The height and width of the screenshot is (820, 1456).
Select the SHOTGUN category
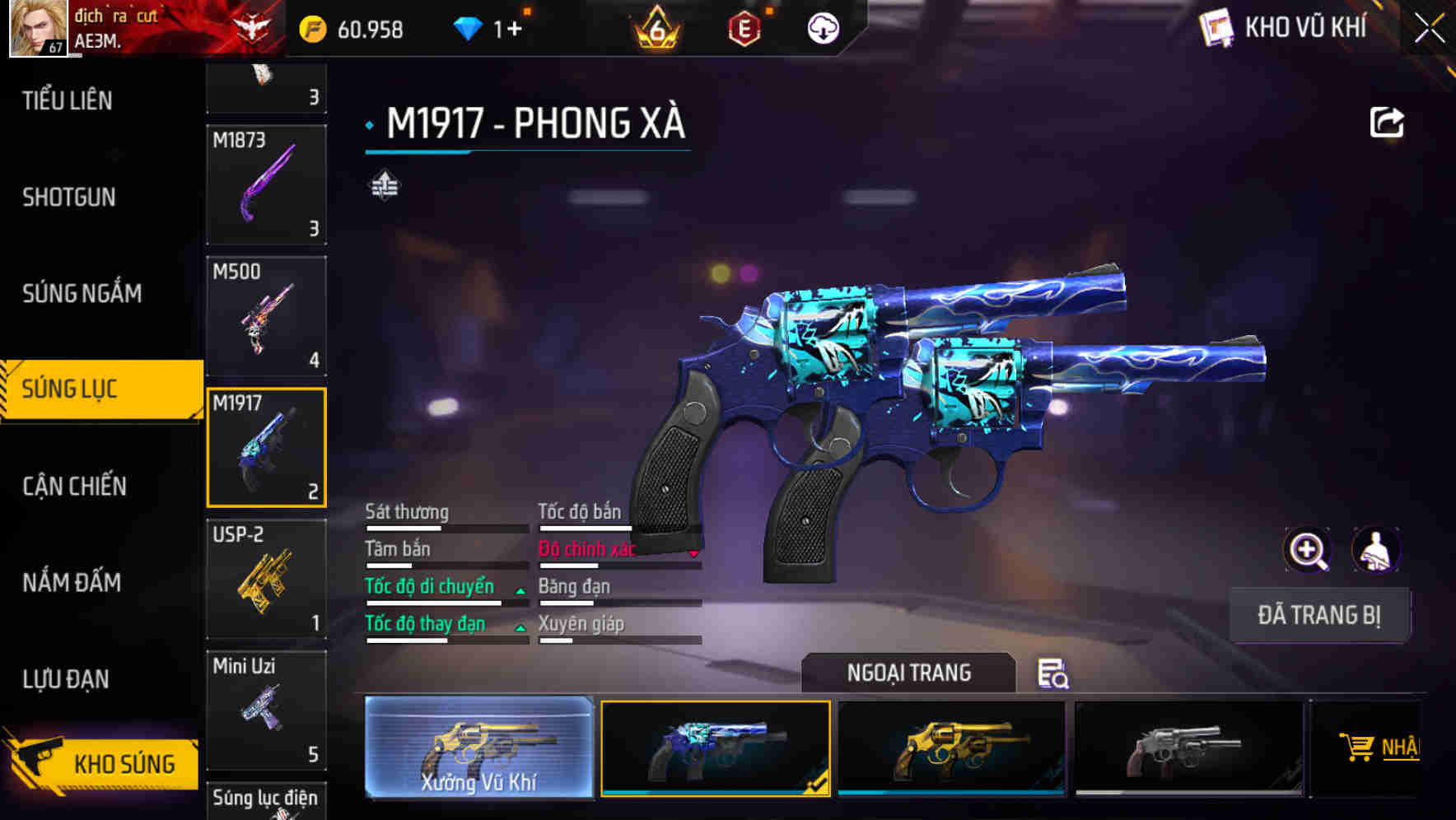69,198
